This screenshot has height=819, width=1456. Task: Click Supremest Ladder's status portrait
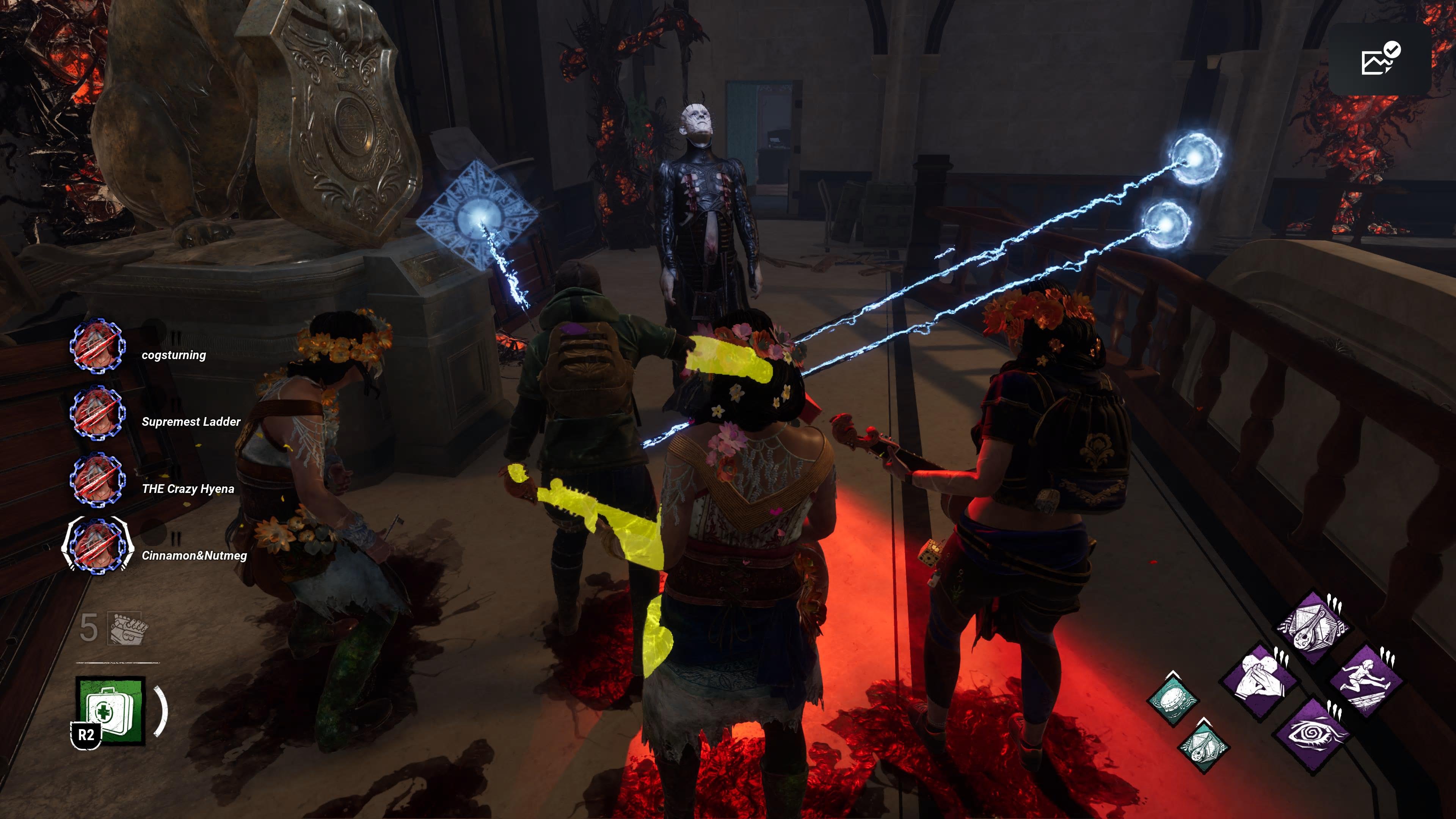click(97, 413)
